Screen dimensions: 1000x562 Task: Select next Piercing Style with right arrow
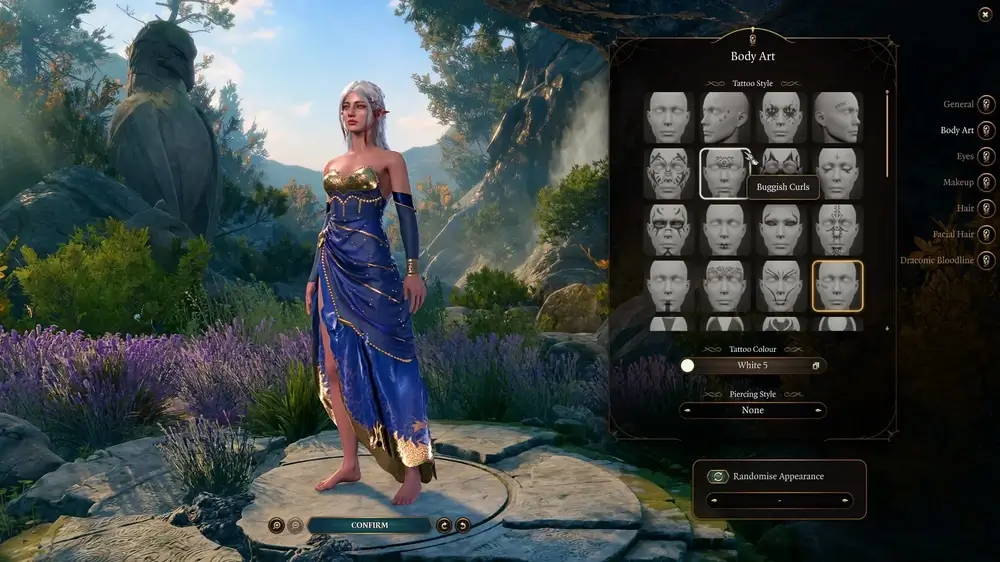point(819,410)
